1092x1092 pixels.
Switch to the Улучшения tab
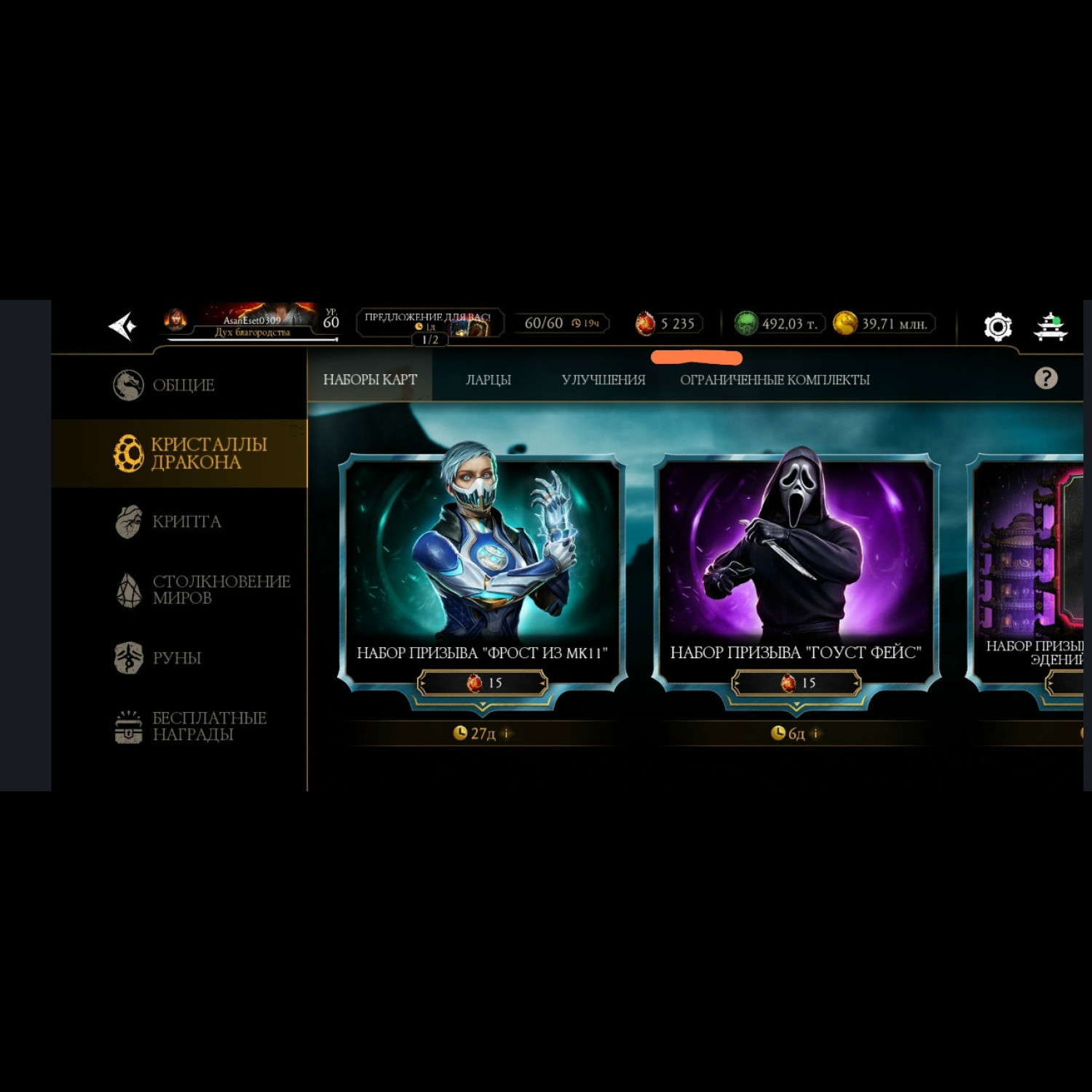pos(603,379)
